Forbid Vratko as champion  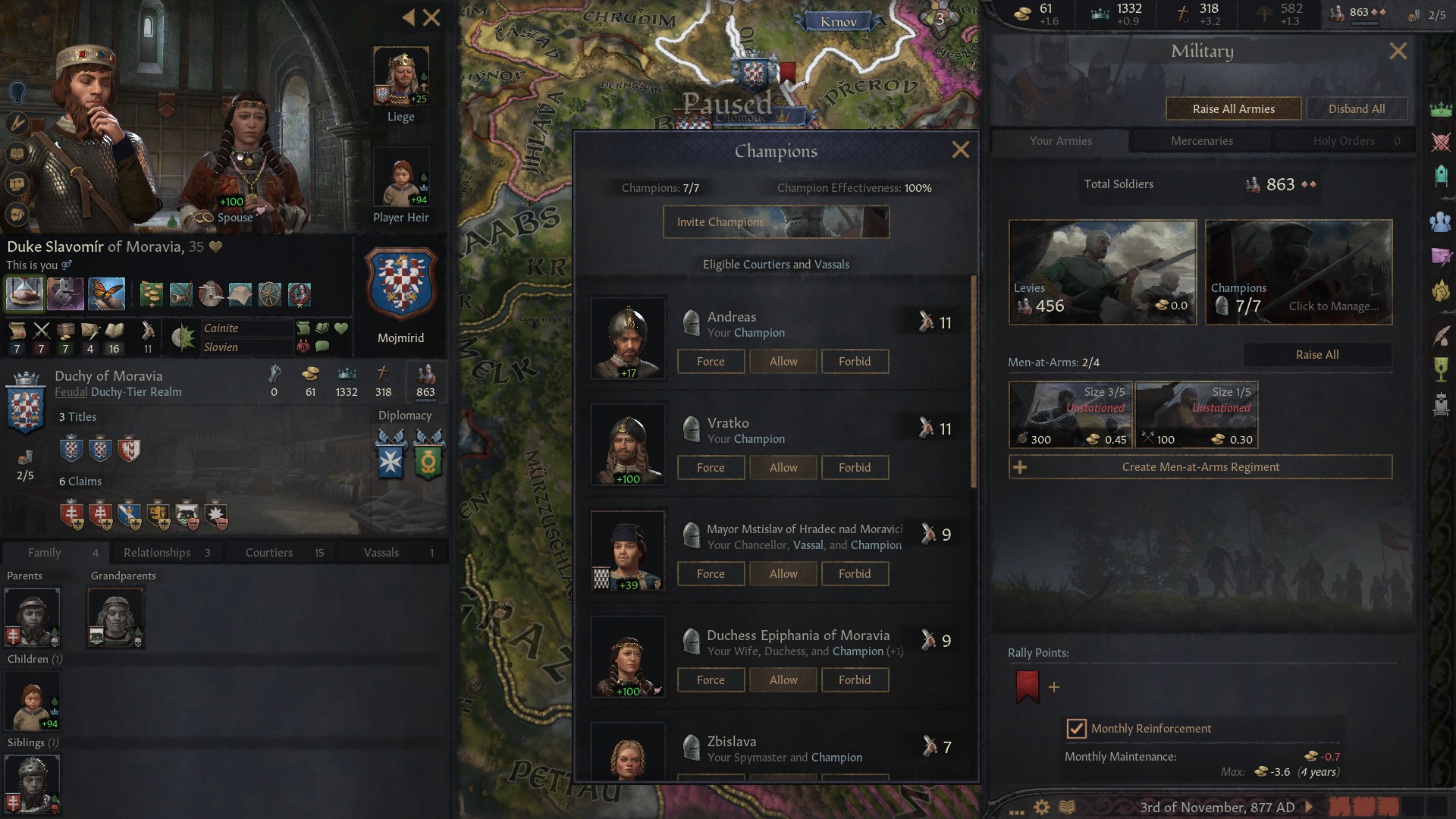pos(855,467)
